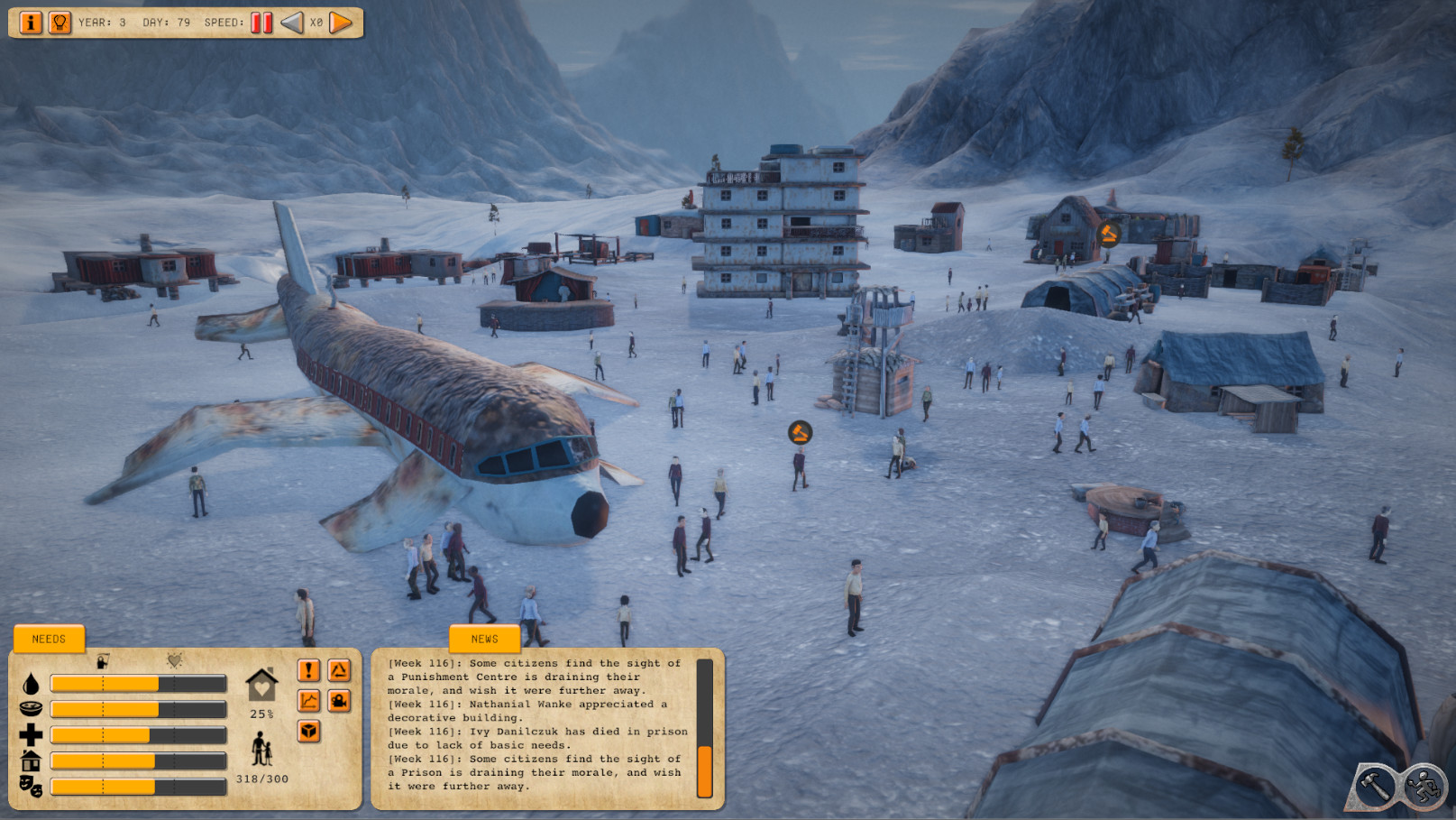Toggle pause using the red pause button
1456x820 pixels.
coord(261,23)
